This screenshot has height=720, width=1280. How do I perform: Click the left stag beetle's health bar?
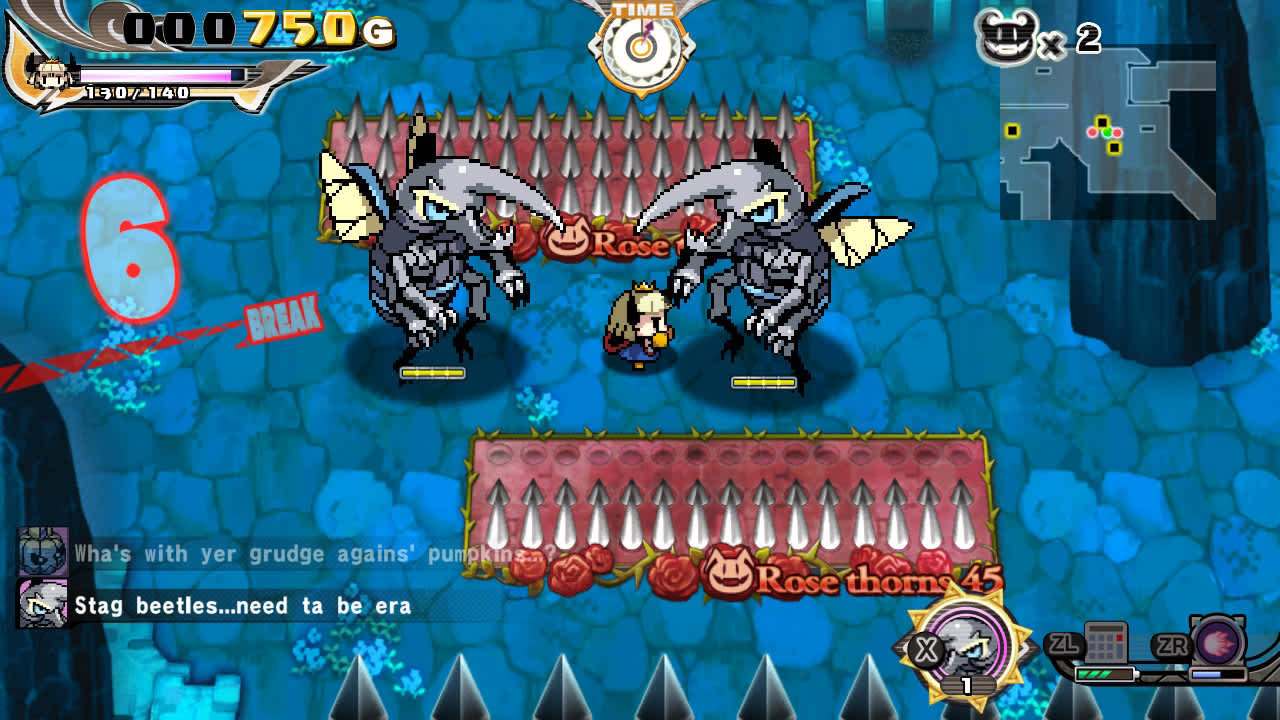click(432, 370)
